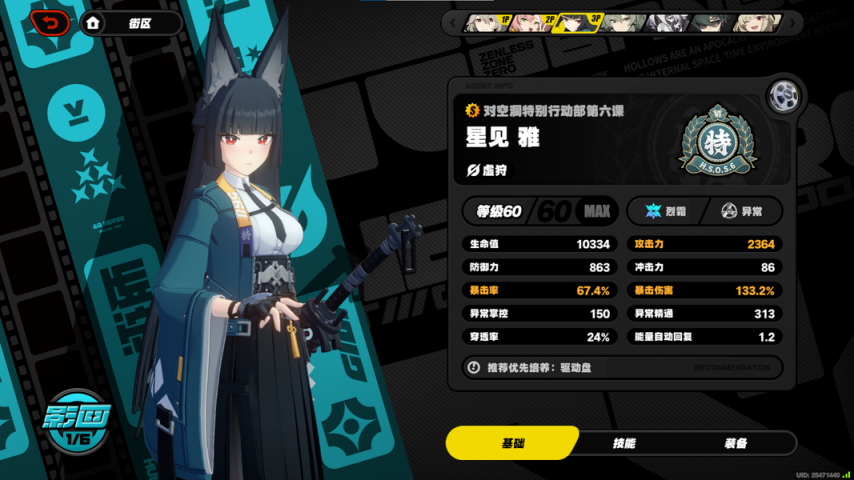Select the 1P agent portrait
Viewport: 854px width, 480px height.
487,22
